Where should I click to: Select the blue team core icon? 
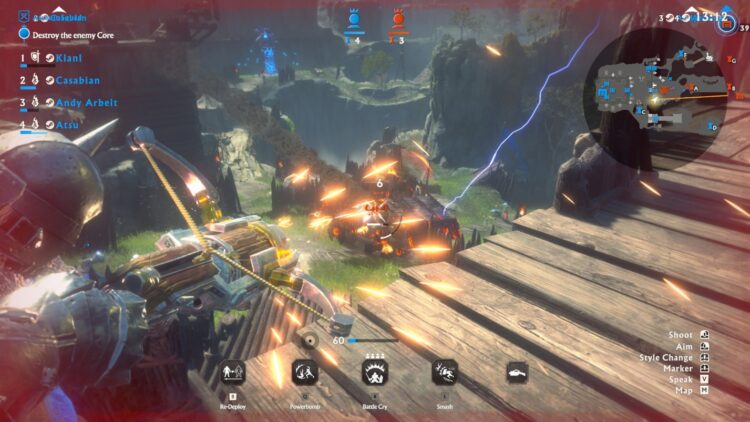[353, 20]
